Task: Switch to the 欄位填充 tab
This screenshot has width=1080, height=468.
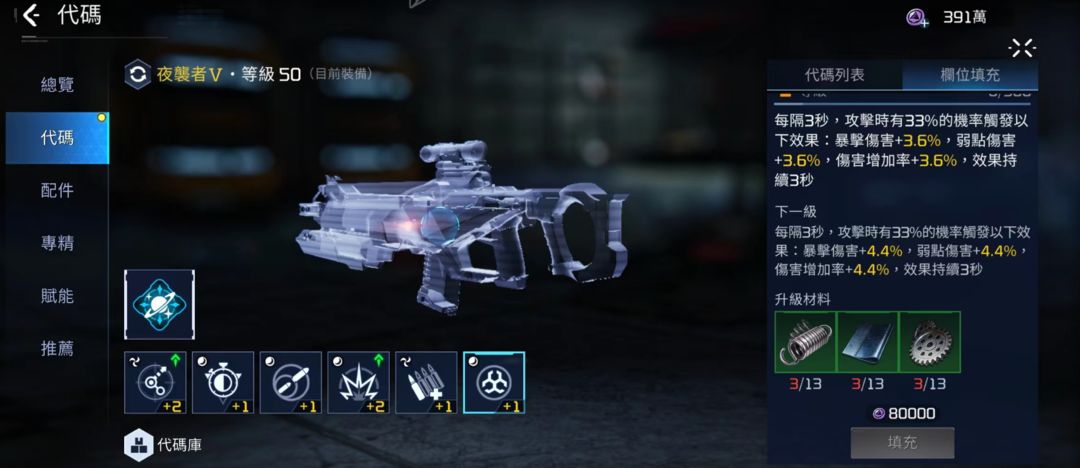Action: (969, 75)
